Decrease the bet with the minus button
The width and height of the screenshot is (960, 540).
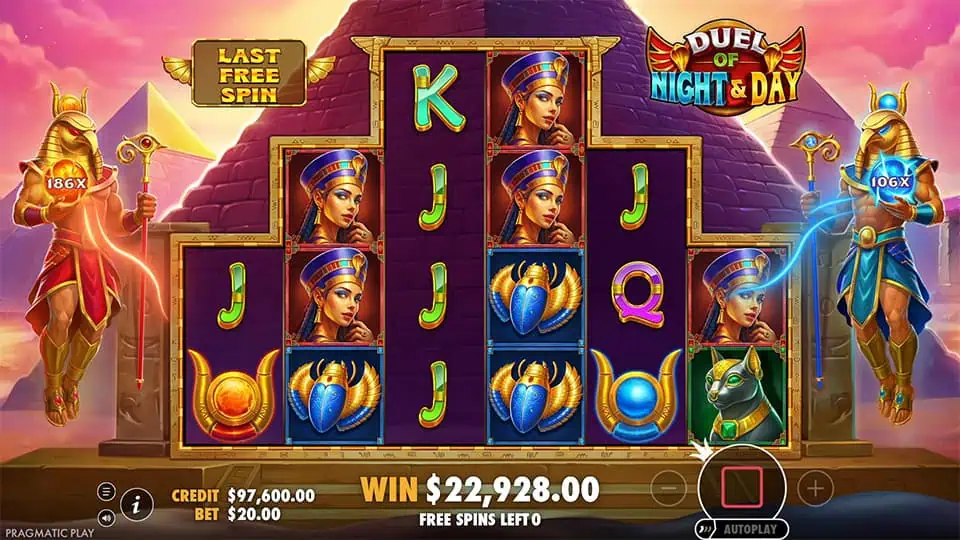click(x=669, y=488)
